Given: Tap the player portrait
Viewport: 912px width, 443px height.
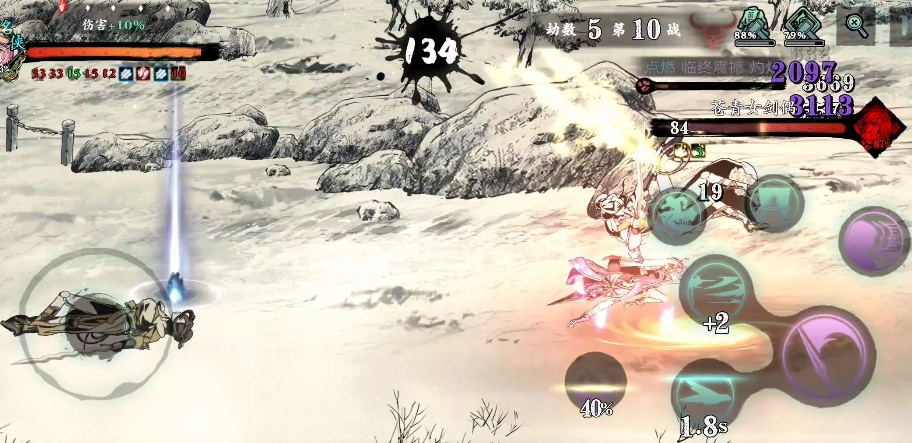Looking at the screenshot, I should [x=12, y=52].
